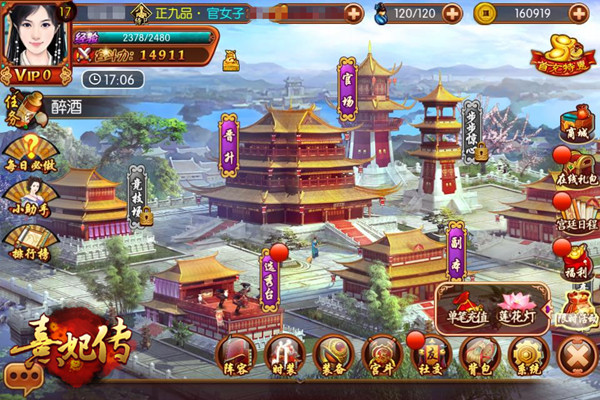This screenshot has width=600, height=400.
Task: Open the 系统 system settings
Action: tap(527, 355)
